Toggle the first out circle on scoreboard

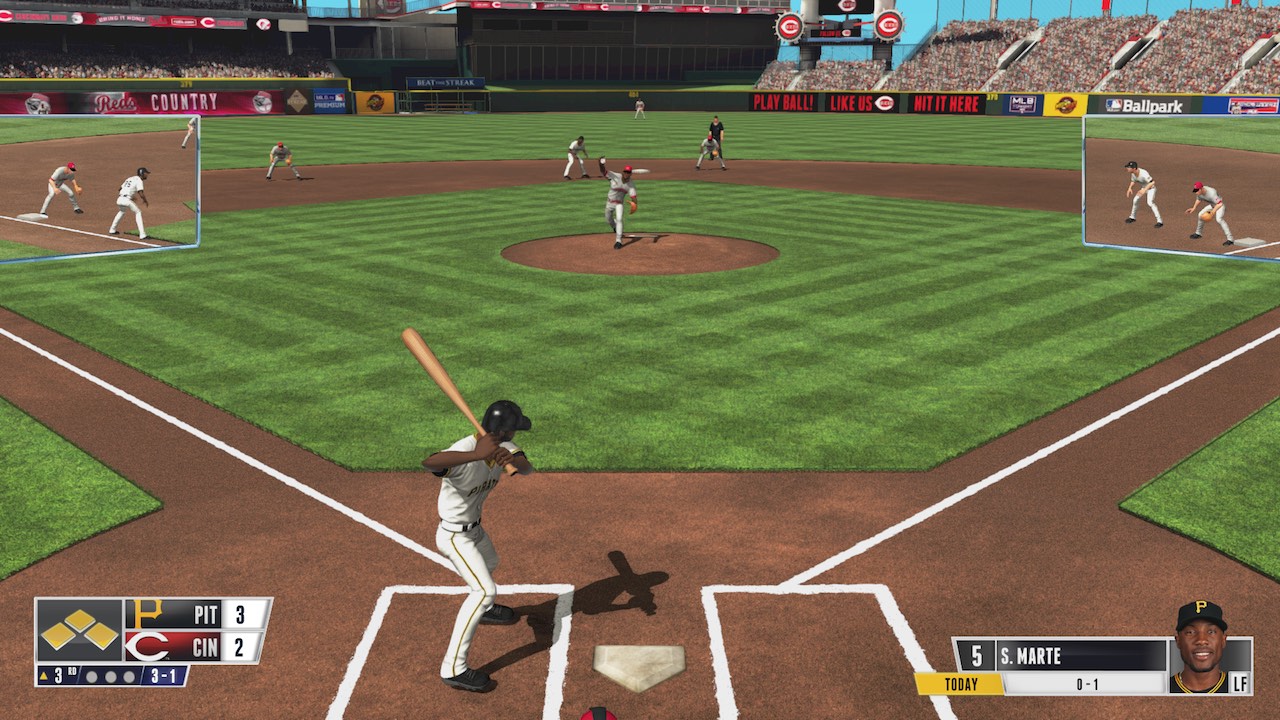92,676
